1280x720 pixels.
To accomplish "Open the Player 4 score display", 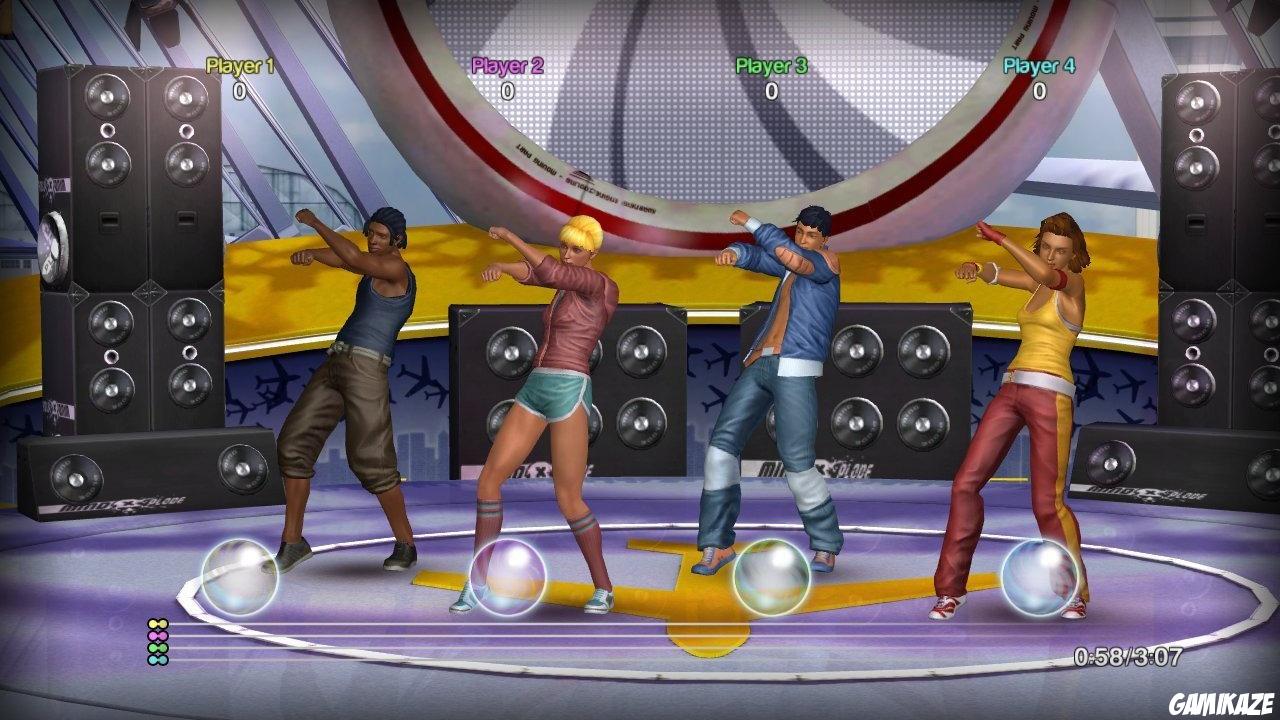I will 1038,89.
